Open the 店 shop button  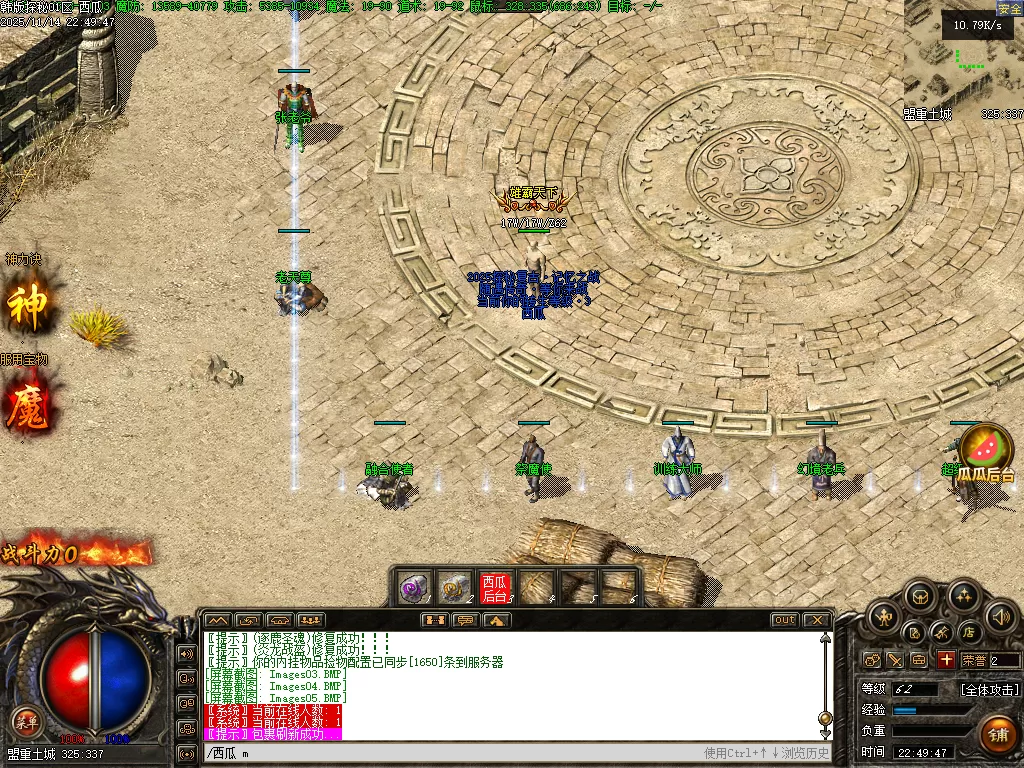(968, 632)
